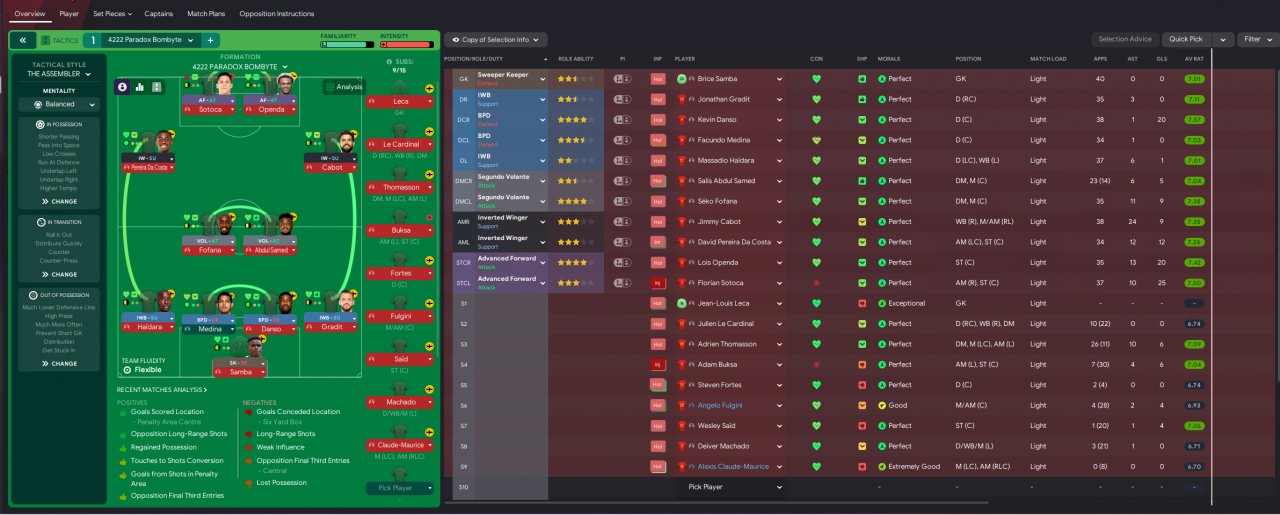This screenshot has width=1280, height=515.
Task: Open the Opposition Instructions tab
Action: pyautogui.click(x=276, y=14)
